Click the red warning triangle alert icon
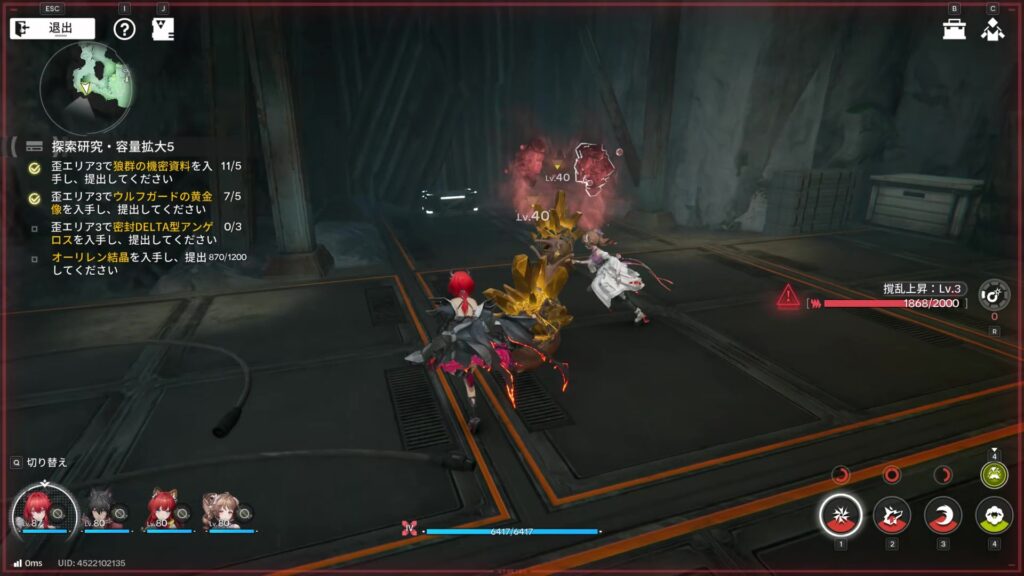The width and height of the screenshot is (1024, 576). point(789,295)
